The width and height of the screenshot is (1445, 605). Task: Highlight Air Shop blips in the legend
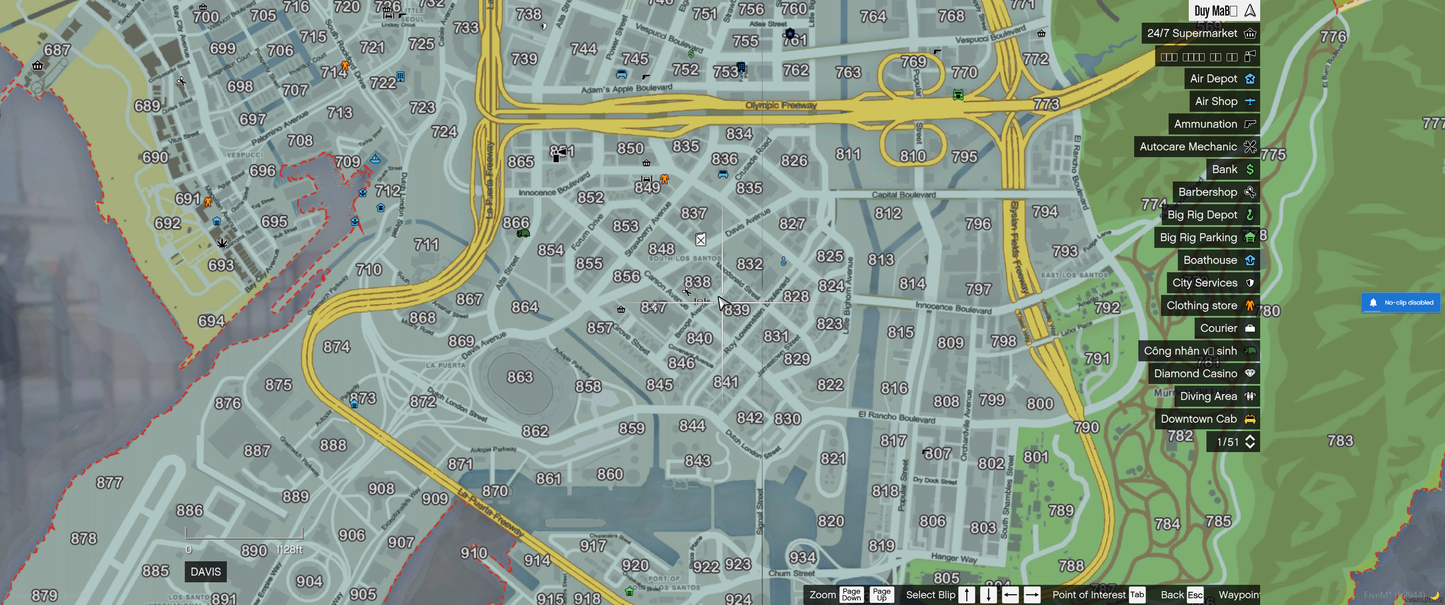pyautogui.click(x=1224, y=101)
